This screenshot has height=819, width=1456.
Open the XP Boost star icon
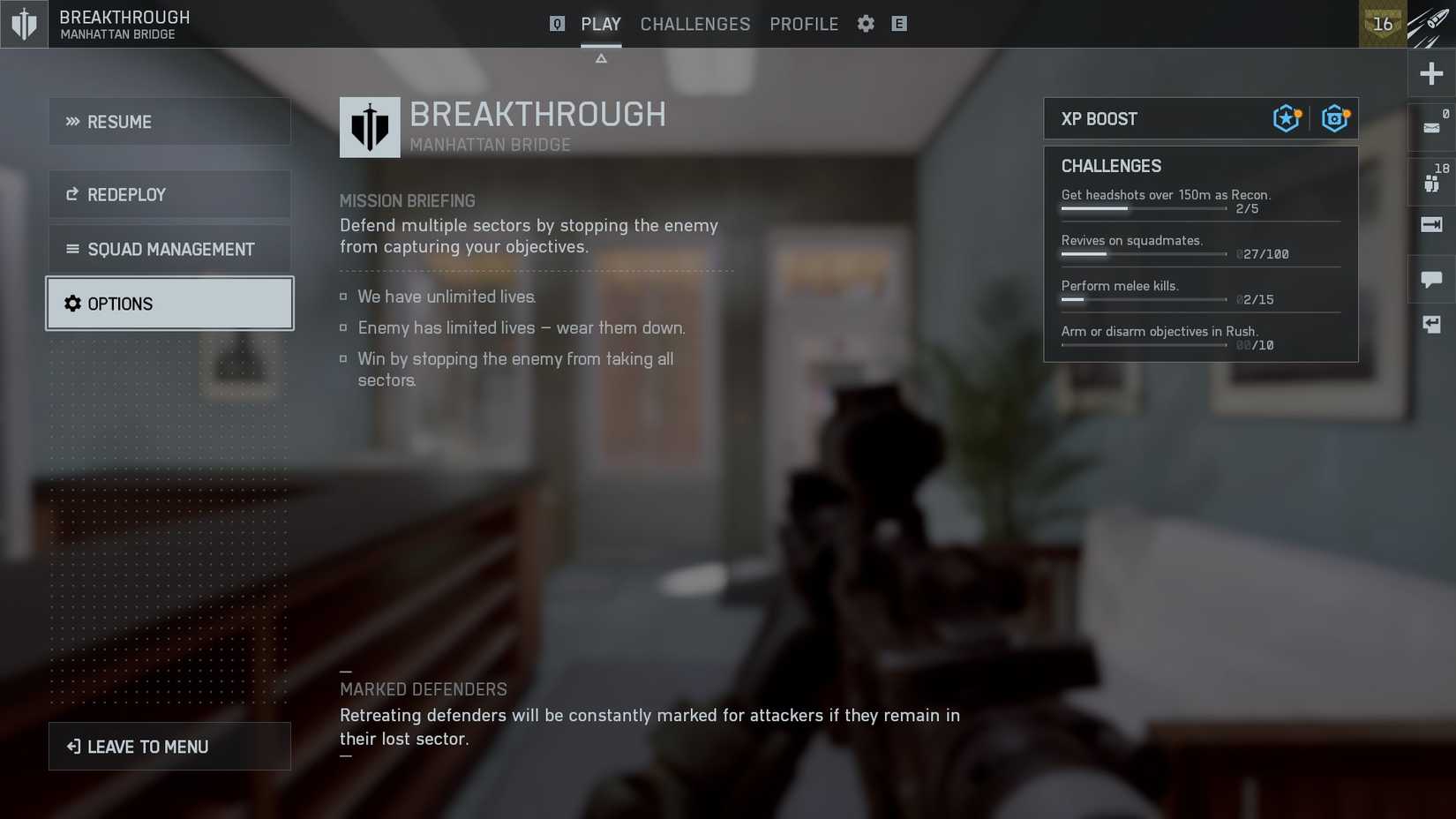pos(1285,117)
